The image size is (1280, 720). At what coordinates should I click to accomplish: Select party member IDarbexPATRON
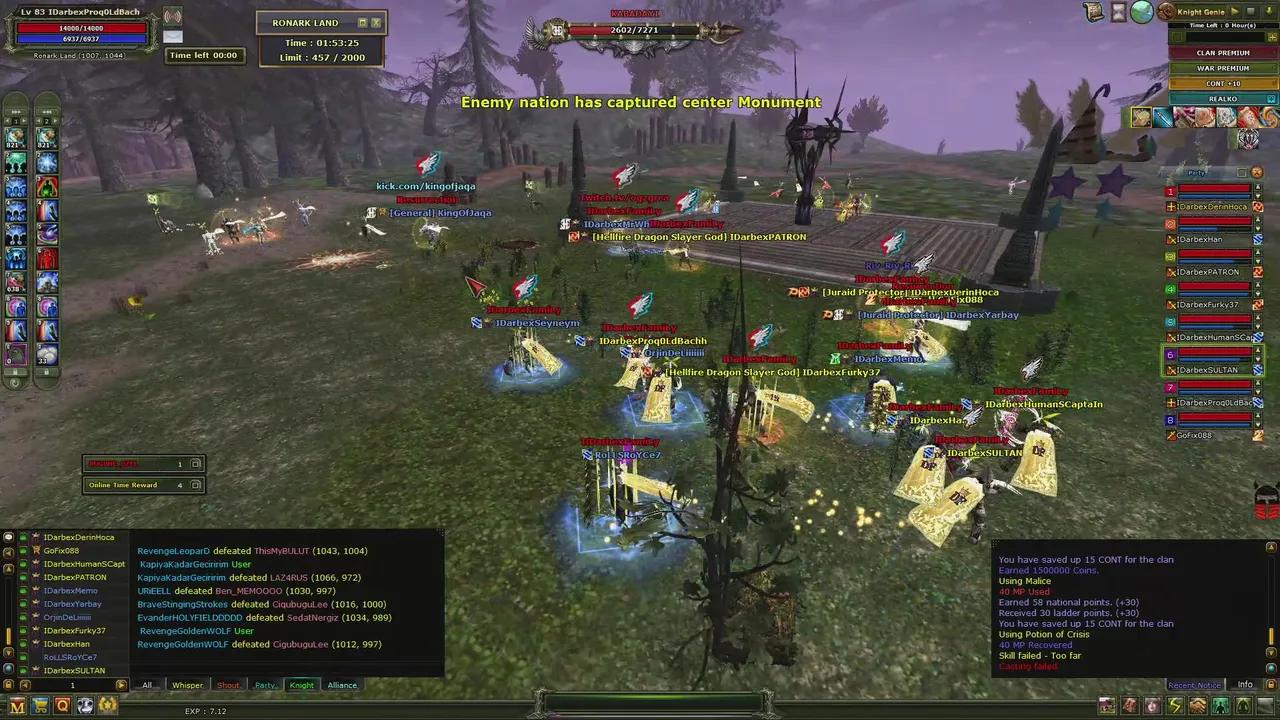tap(1208, 272)
